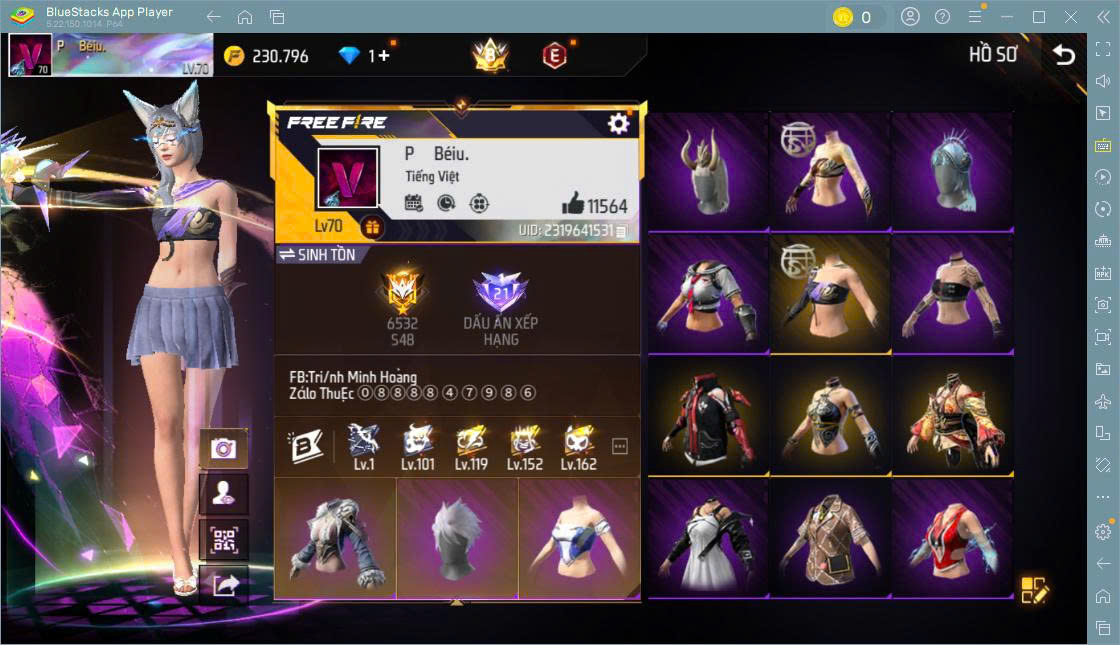The width and height of the screenshot is (1120, 645).
Task: Open the gold coin balance
Action: tap(266, 56)
